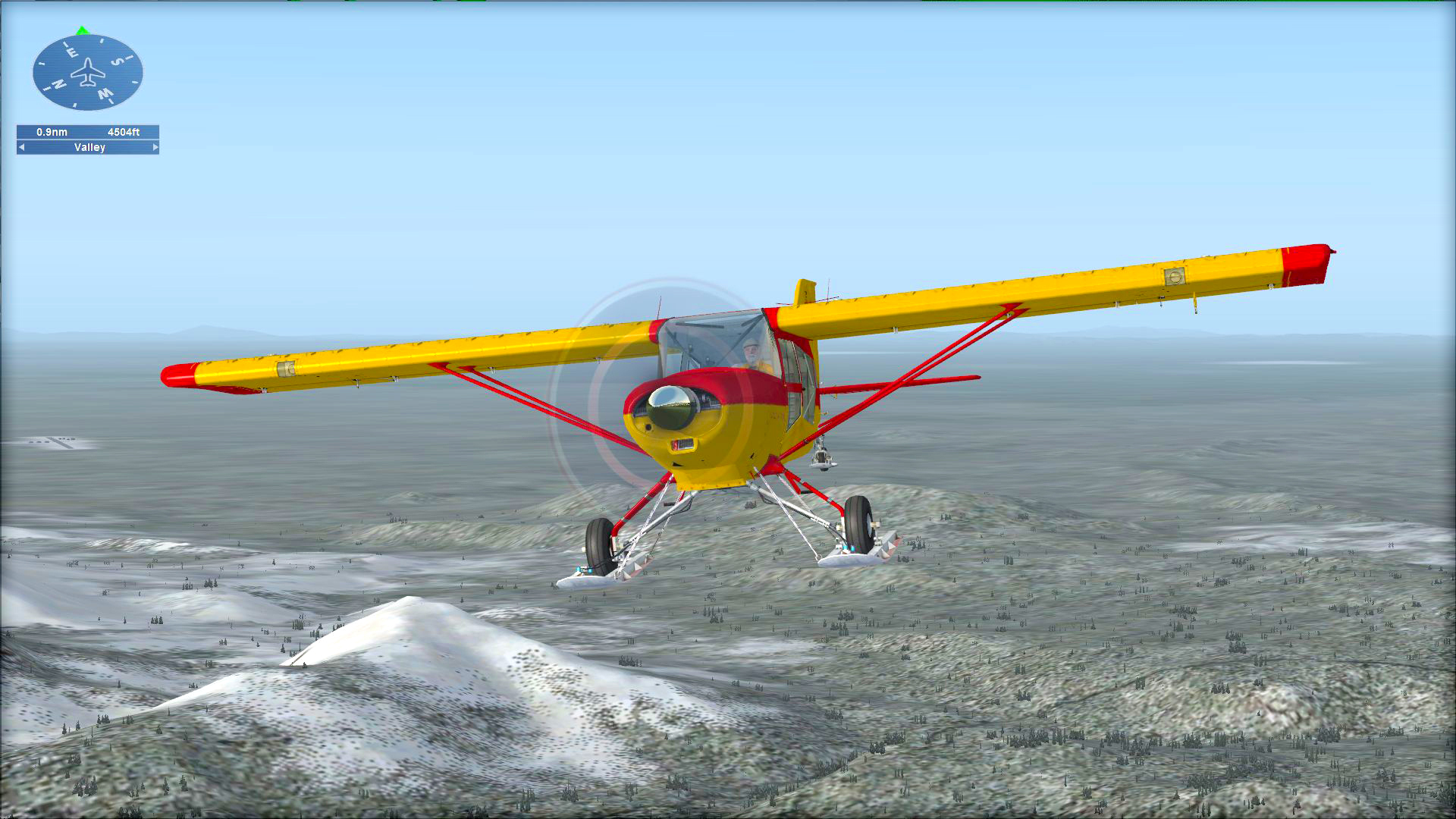Viewport: 1456px width, 819px height.
Task: Click the 4504ft altitude readout
Action: (x=124, y=132)
